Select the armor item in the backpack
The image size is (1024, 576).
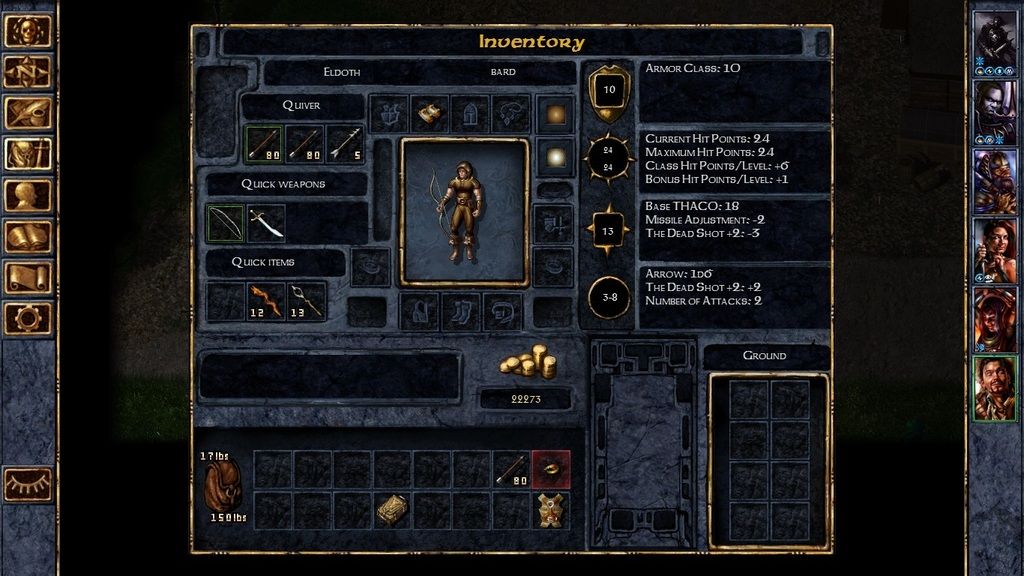(551, 510)
